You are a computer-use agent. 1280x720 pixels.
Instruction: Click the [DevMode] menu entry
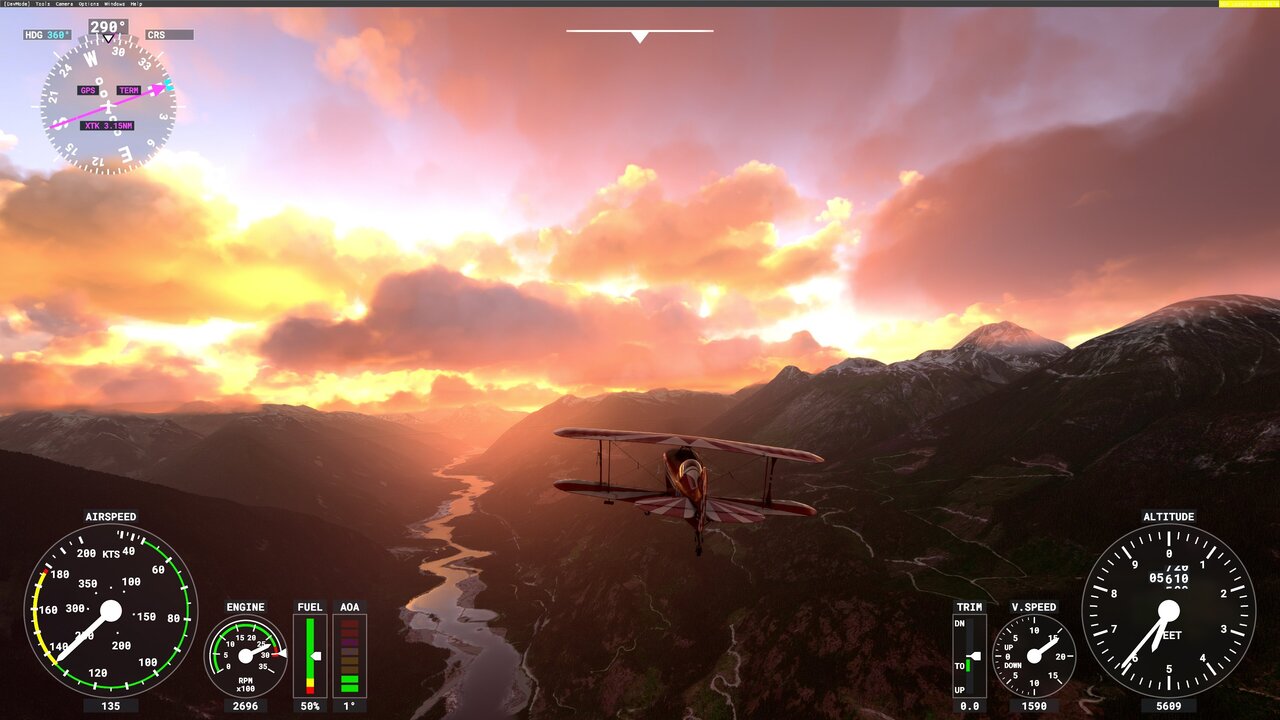[15, 3]
